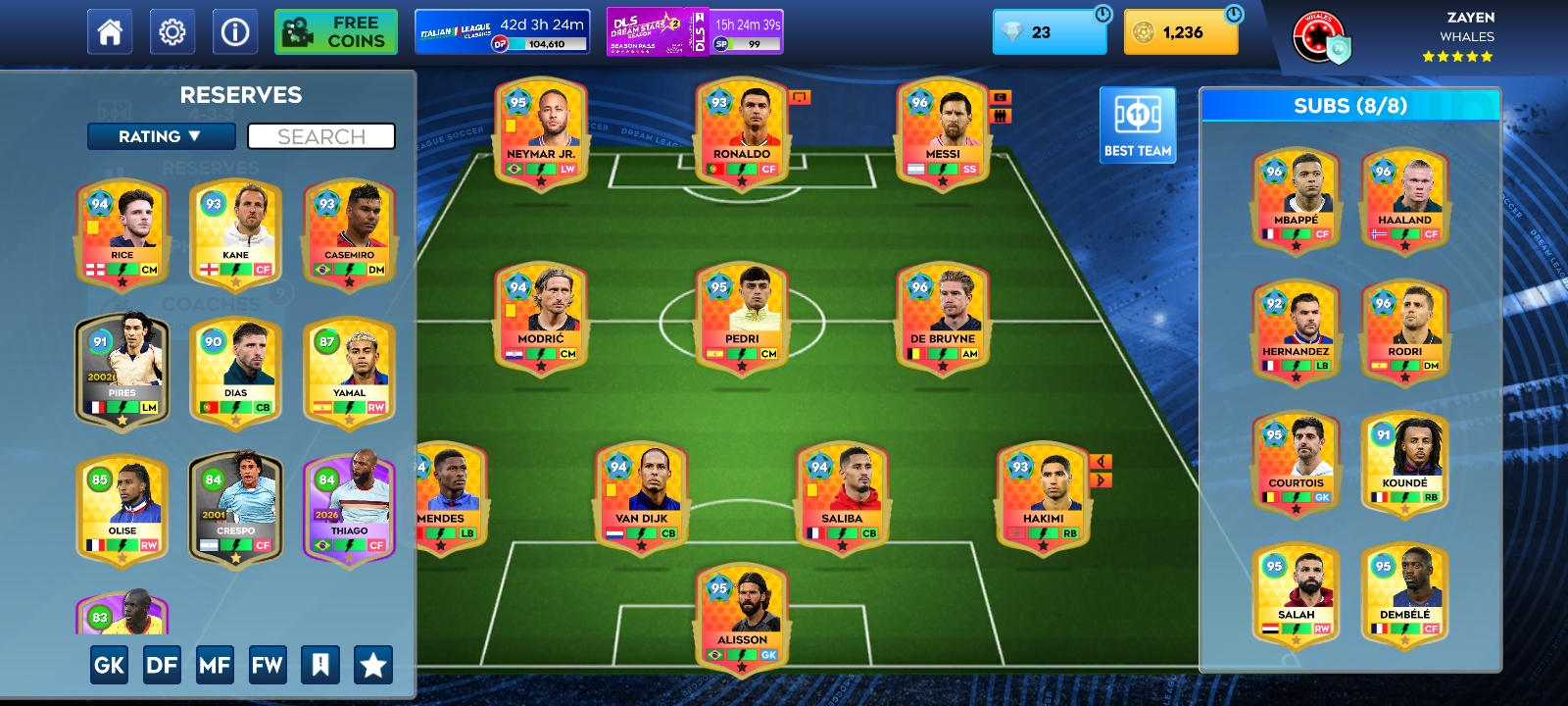1568x706 pixels.
Task: Open the Home screen icon
Action: [109, 30]
